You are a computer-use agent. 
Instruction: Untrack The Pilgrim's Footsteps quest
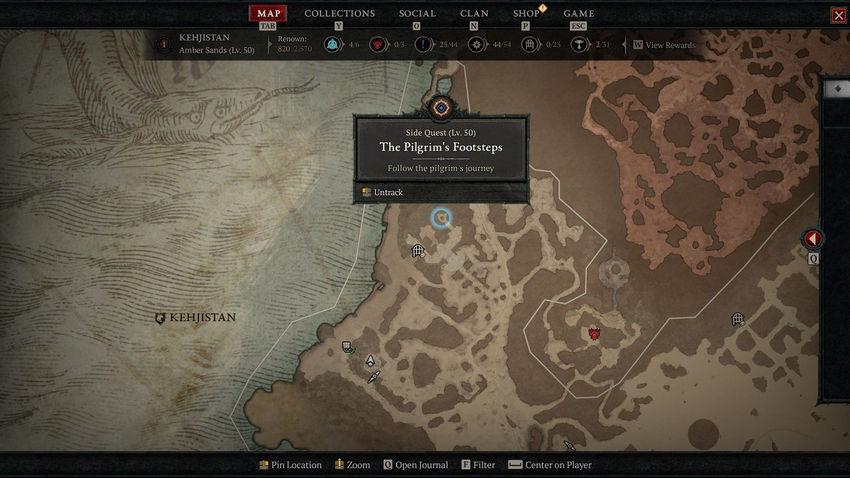click(384, 192)
